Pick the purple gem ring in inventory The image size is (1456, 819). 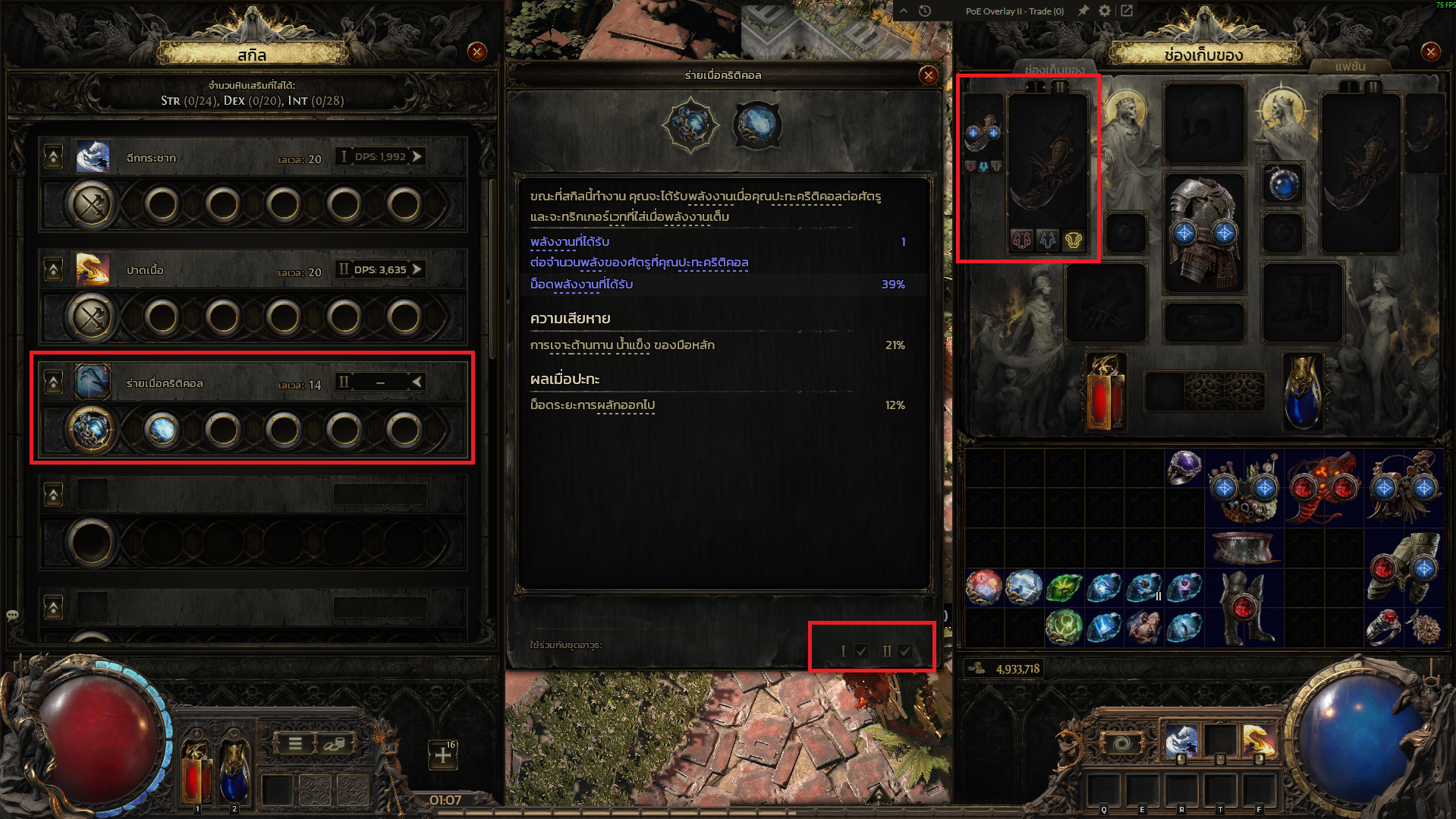(1184, 467)
